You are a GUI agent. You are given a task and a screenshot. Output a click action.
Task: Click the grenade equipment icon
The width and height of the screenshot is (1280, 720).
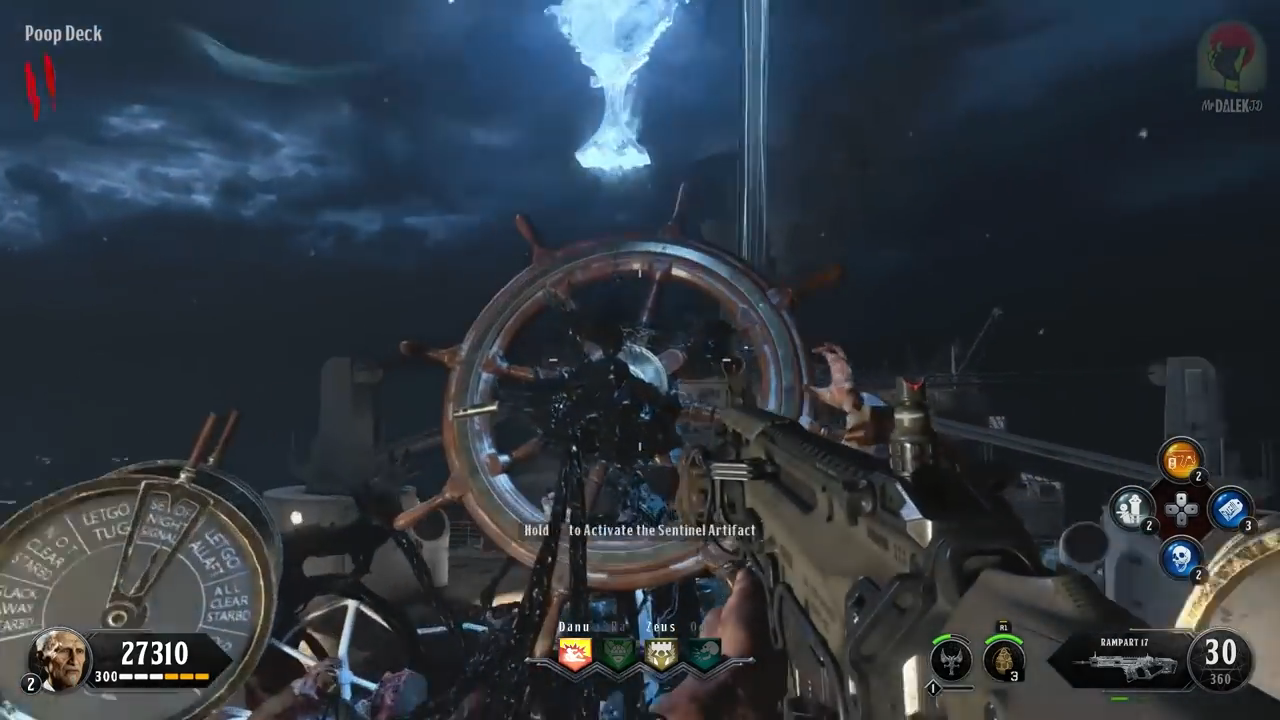coord(1003,659)
